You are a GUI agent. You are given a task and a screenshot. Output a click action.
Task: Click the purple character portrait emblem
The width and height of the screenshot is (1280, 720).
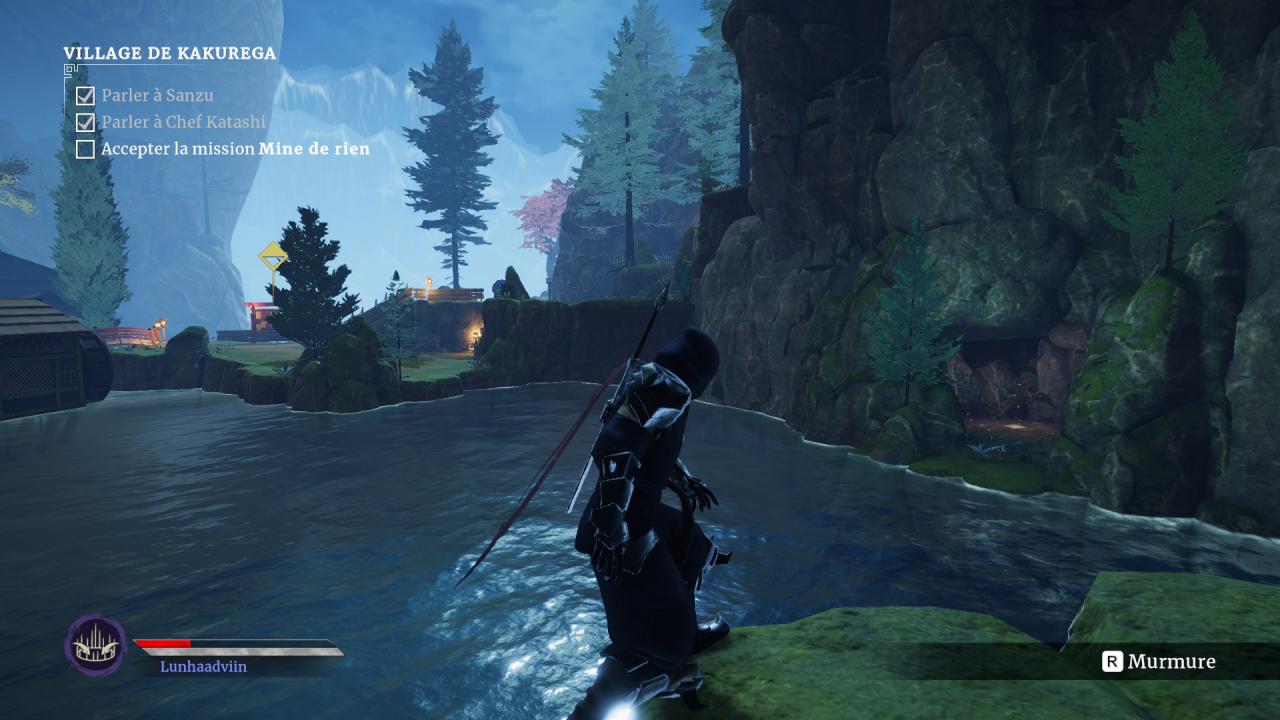96,645
